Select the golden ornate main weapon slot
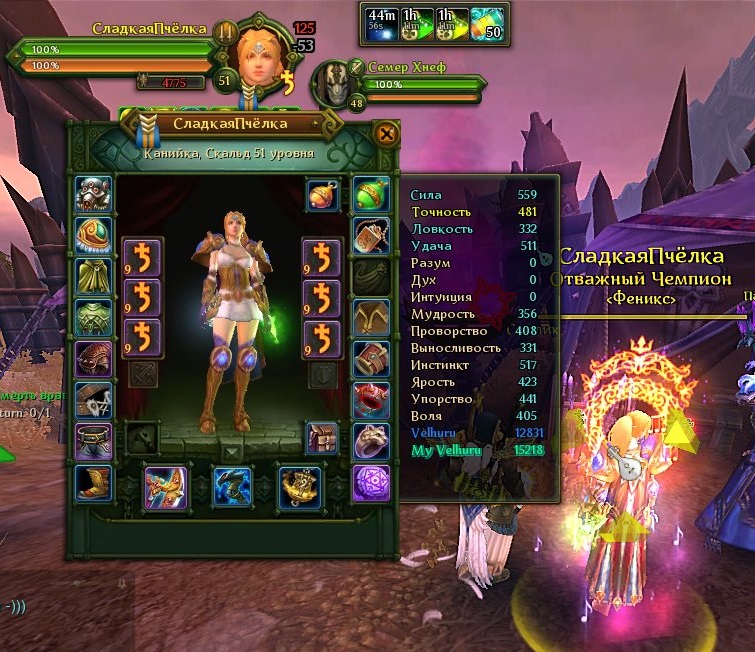755x652 pixels. tap(165, 487)
